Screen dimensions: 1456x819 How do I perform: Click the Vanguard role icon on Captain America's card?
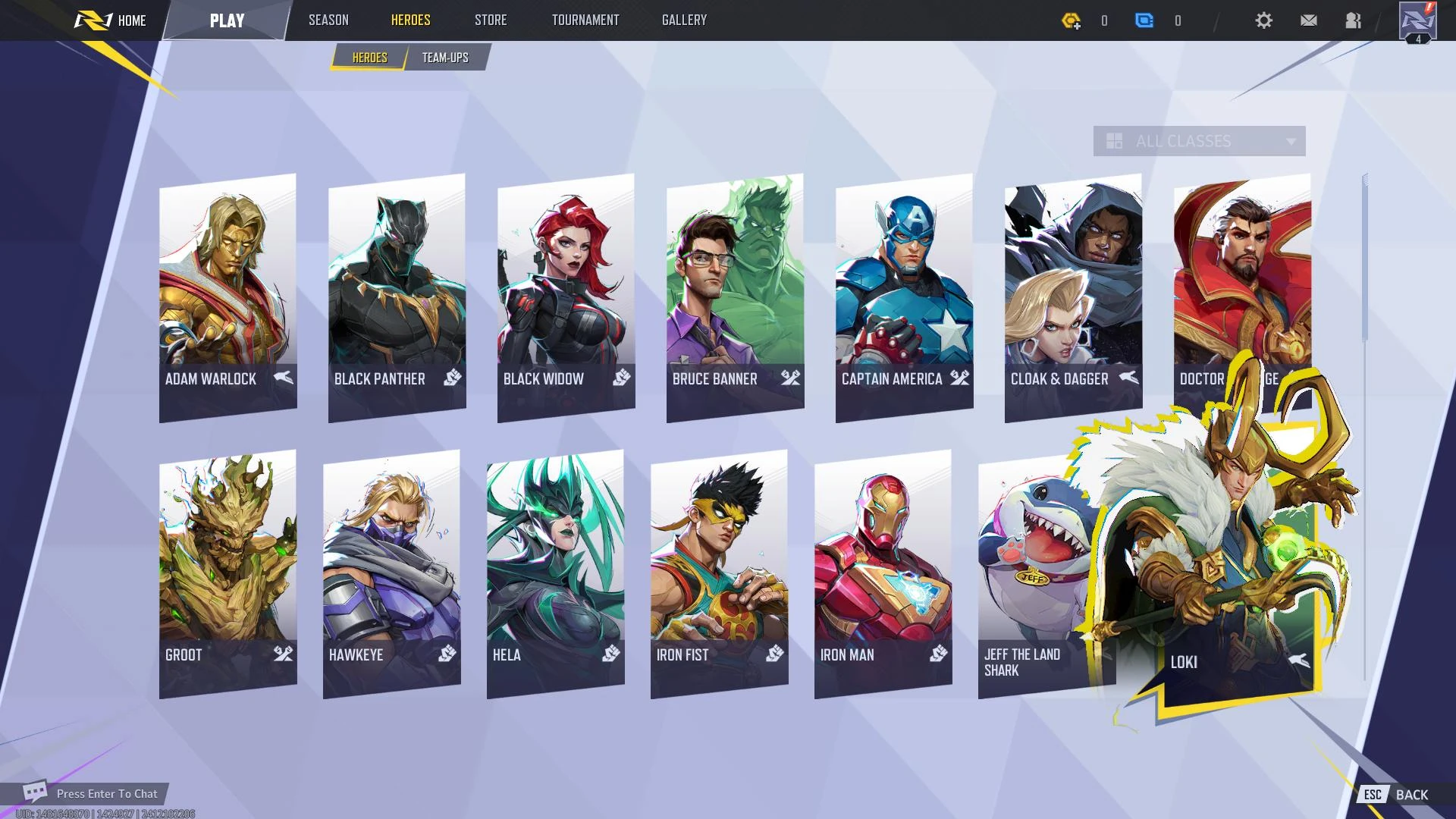(x=959, y=378)
